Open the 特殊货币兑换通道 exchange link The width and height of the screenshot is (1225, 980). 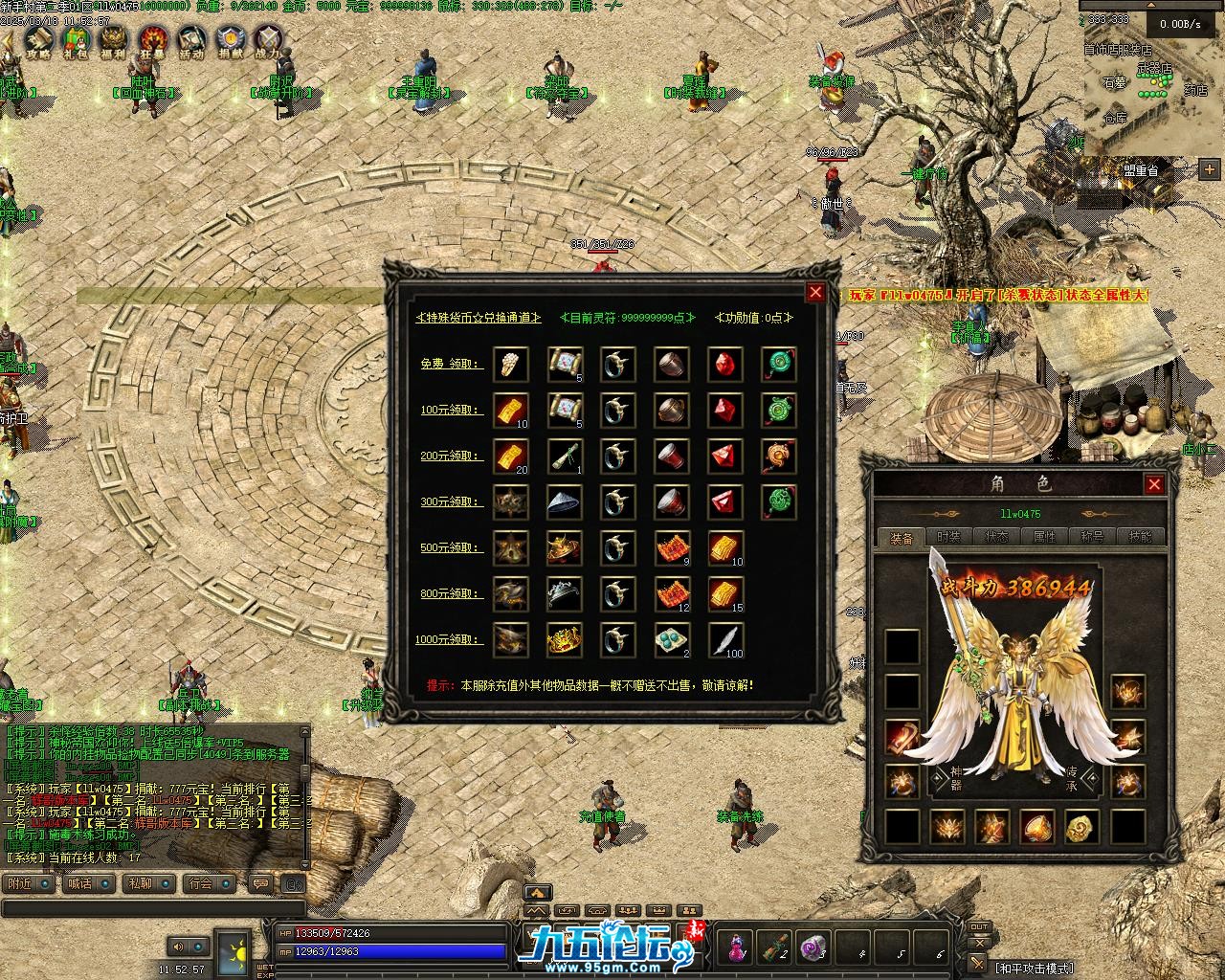pos(479,318)
